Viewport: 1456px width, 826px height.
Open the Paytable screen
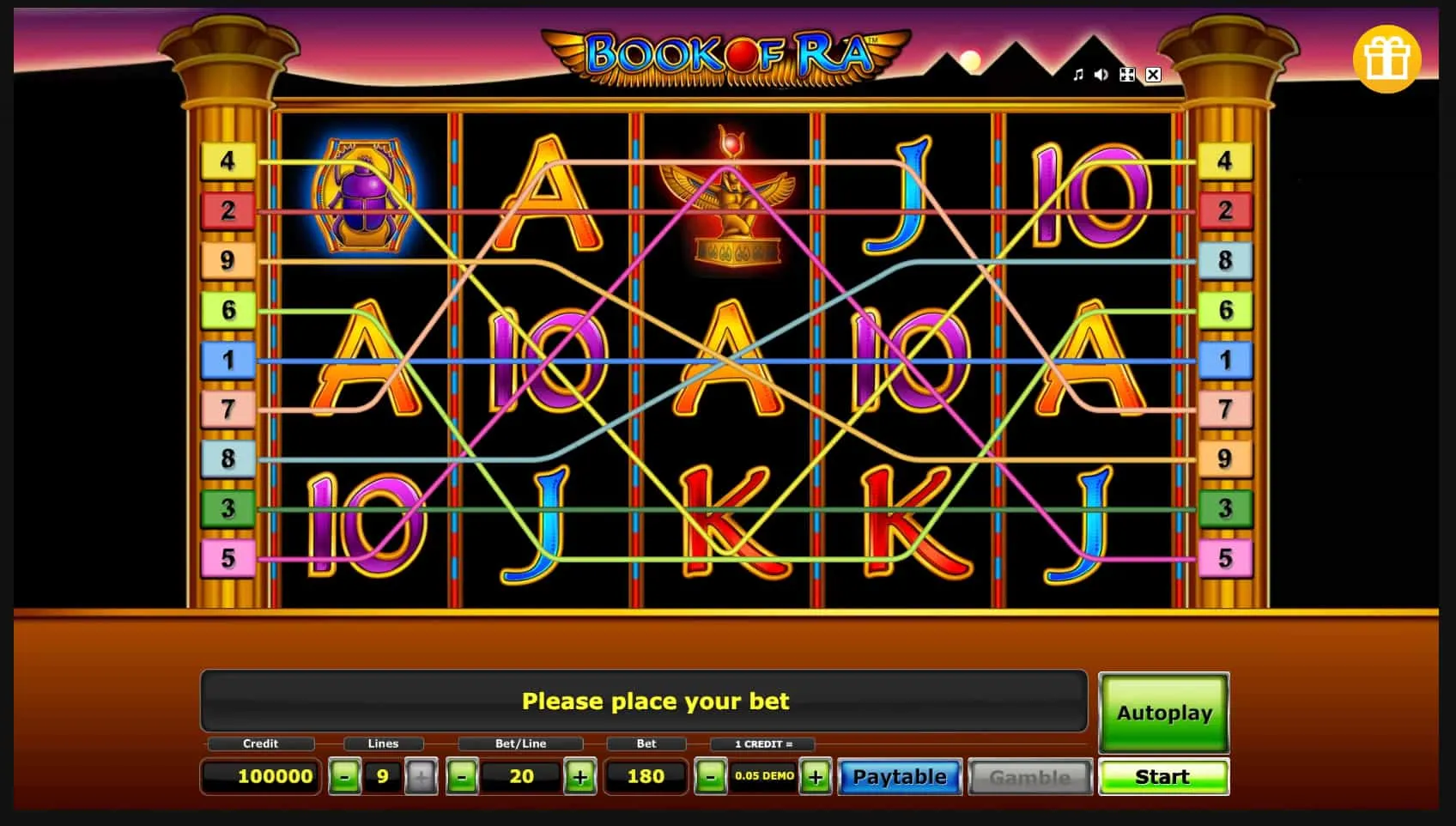coord(900,776)
